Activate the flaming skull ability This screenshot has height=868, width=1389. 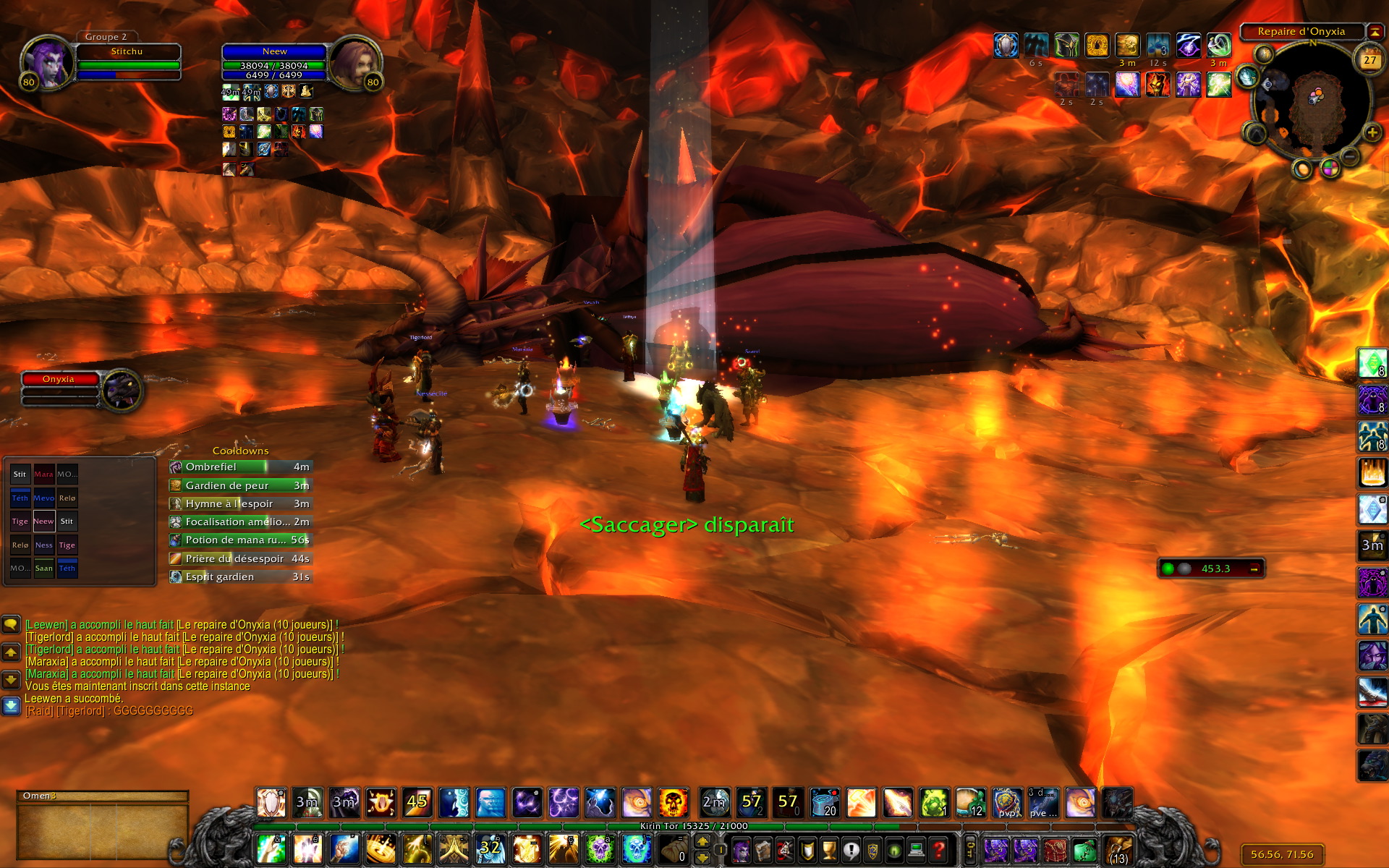pos(673,803)
